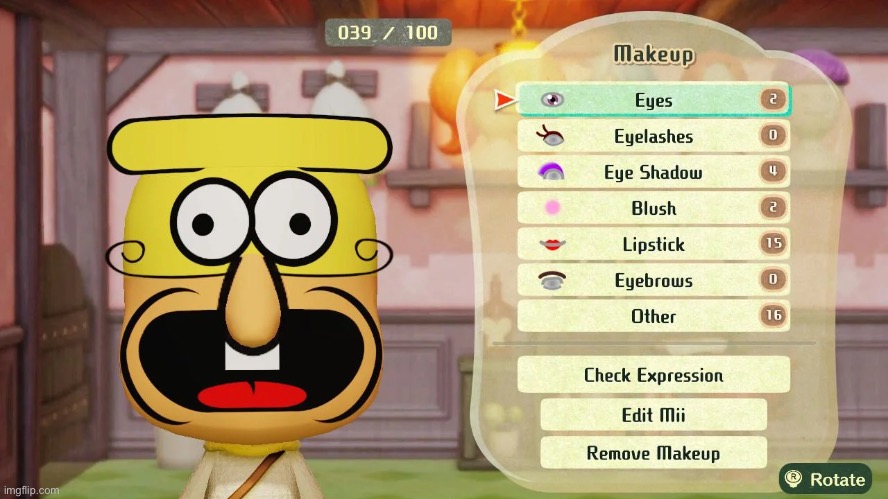Viewport: 888px width, 499px height.
Task: Select the Eyebrows category
Action: (653, 280)
